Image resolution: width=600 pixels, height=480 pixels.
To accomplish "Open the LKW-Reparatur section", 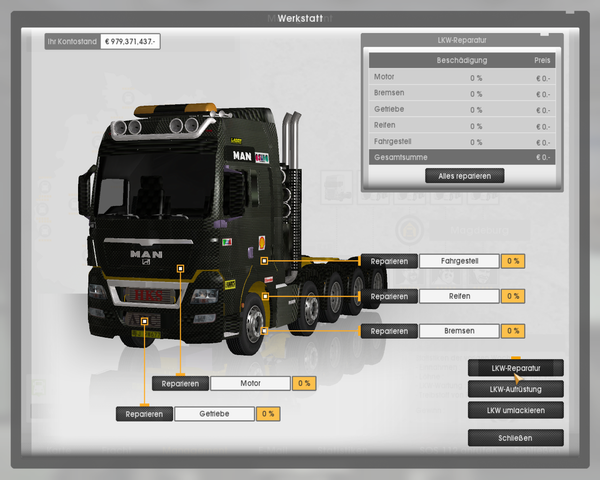I will click(515, 368).
